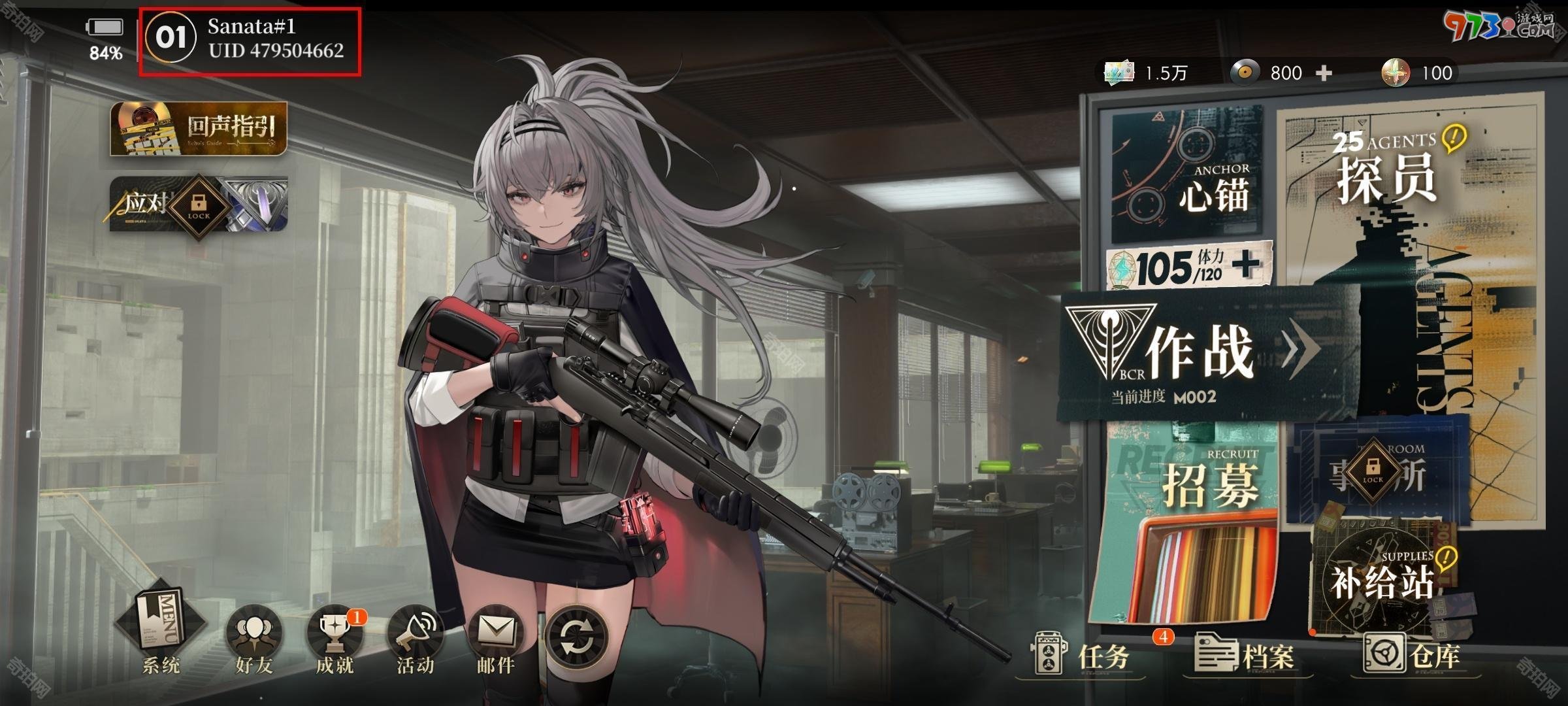Click the locked 应对 banner
1568x706 pixels.
pyautogui.click(x=199, y=204)
